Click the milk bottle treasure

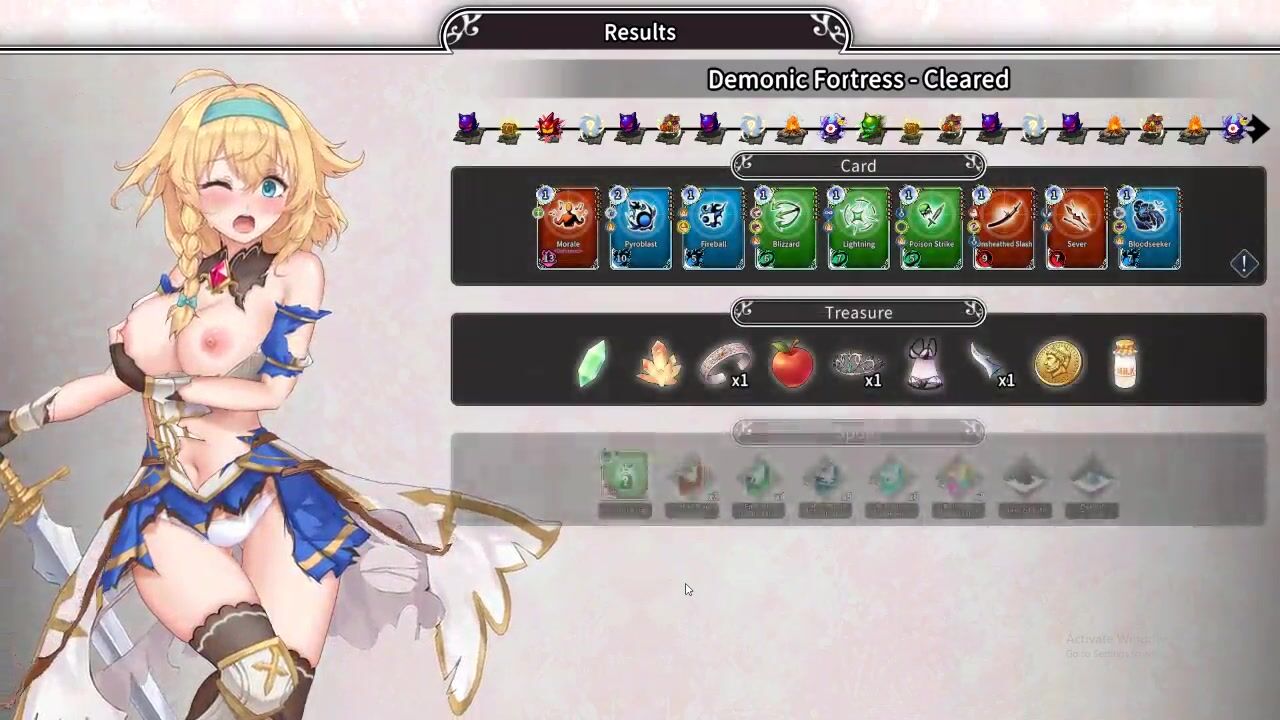(1125, 363)
